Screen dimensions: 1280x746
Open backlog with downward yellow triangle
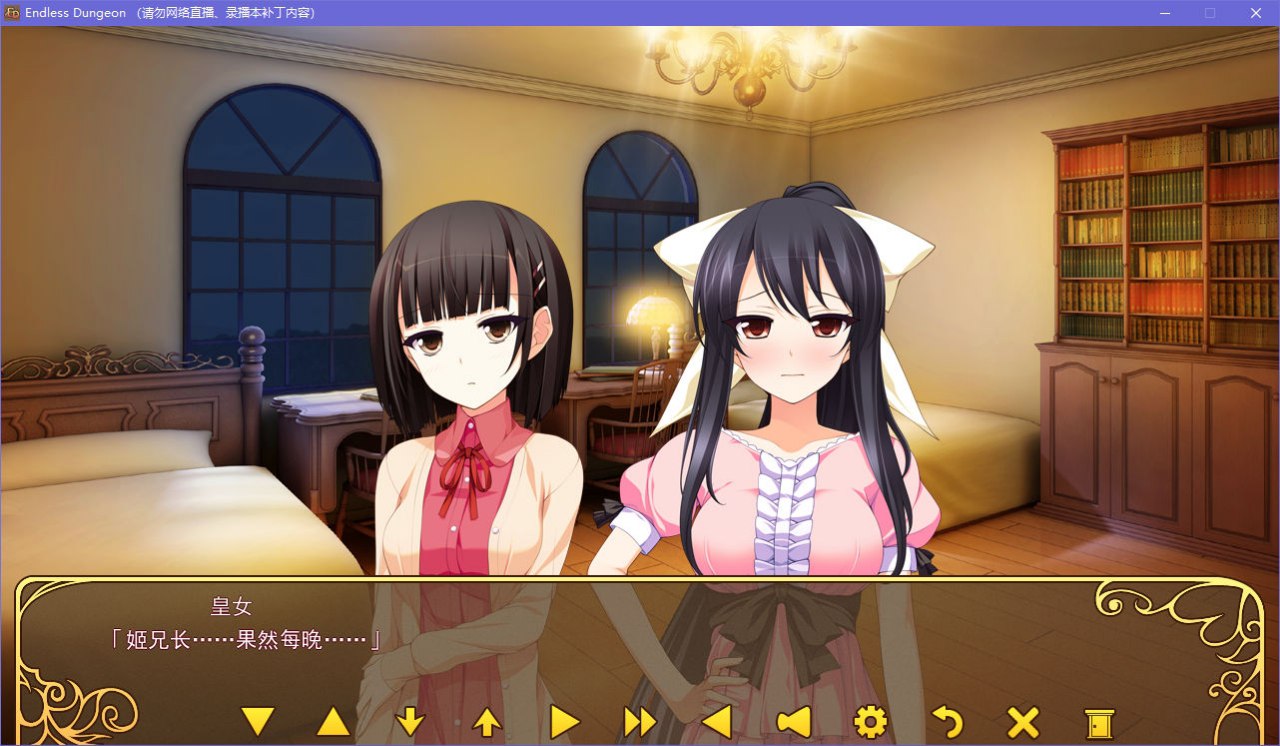260,720
